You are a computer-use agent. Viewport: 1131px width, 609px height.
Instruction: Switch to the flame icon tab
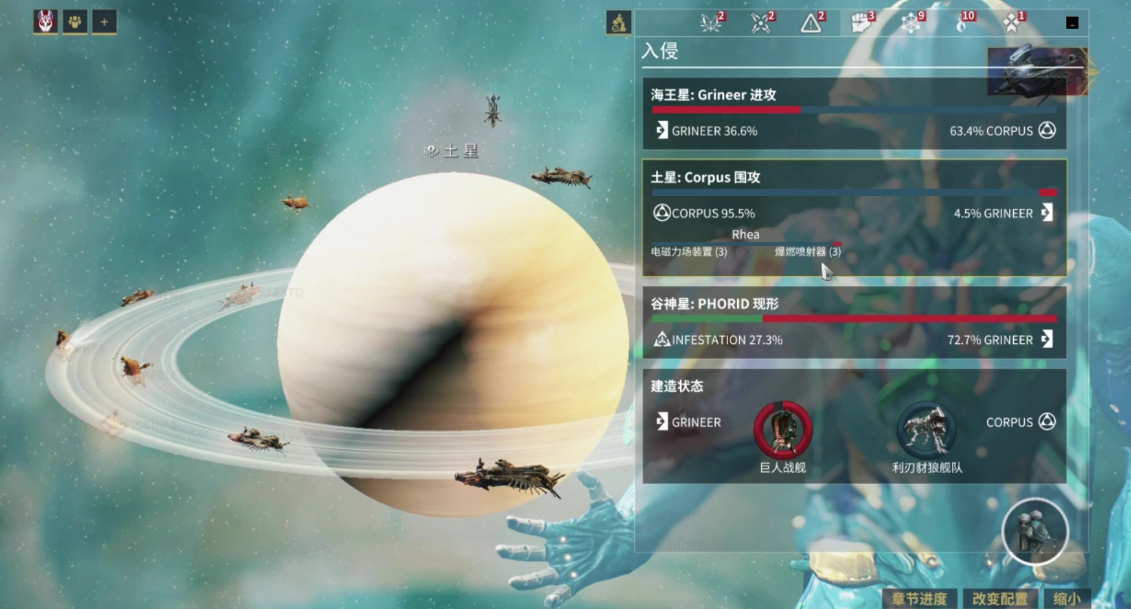(x=961, y=23)
